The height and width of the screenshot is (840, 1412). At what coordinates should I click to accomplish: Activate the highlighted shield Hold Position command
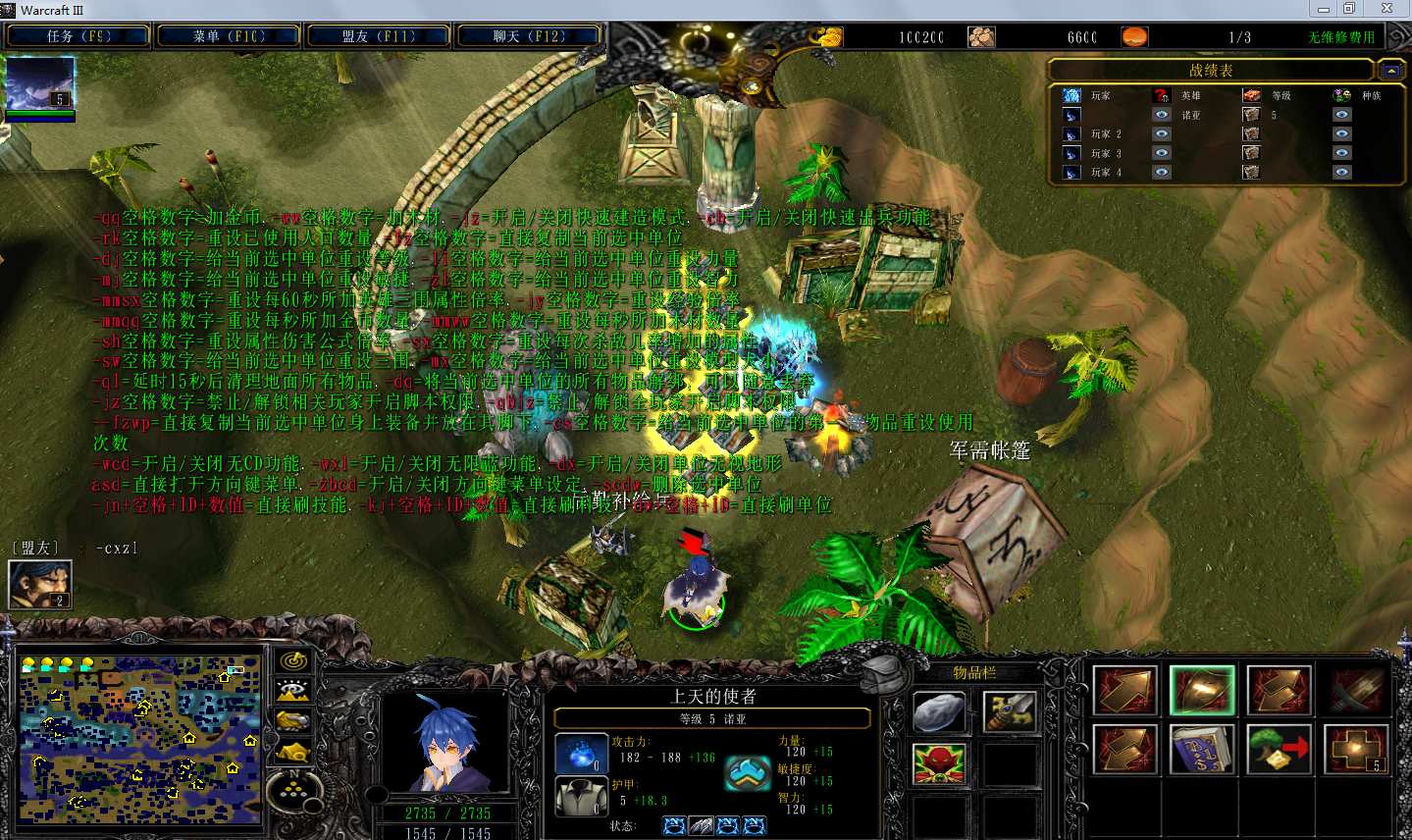(x=1202, y=690)
